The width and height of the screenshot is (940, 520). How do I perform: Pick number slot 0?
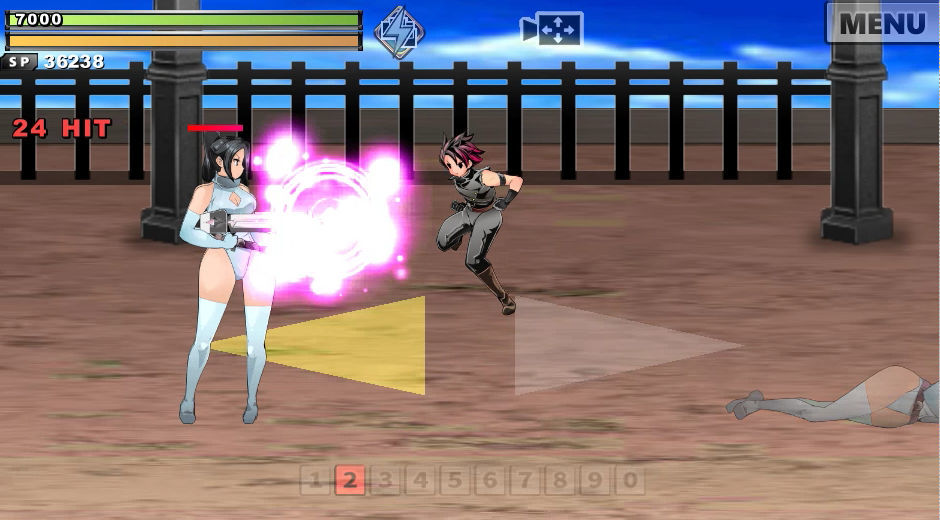[630, 481]
